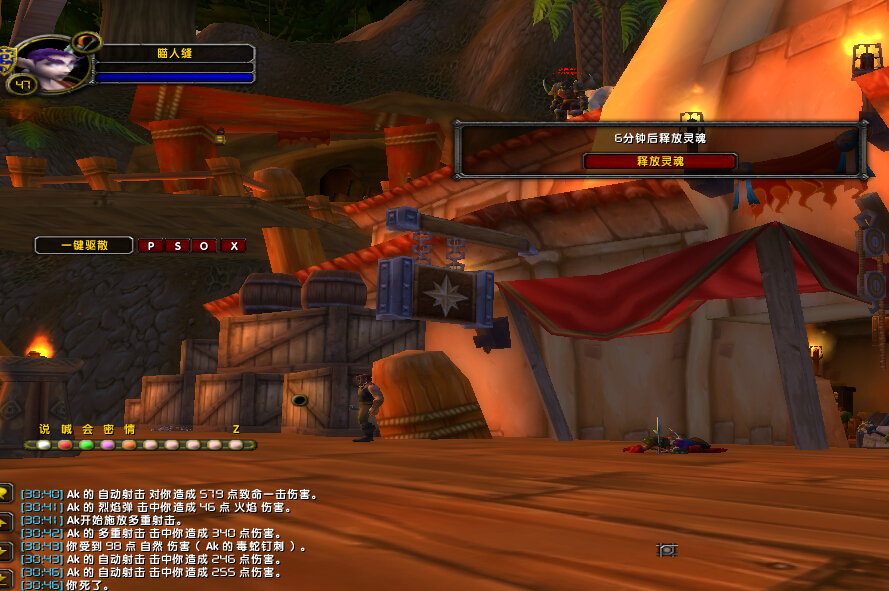Select the pink Whisper (密) chat channel dot
The height and width of the screenshot is (591, 889).
[x=108, y=445]
